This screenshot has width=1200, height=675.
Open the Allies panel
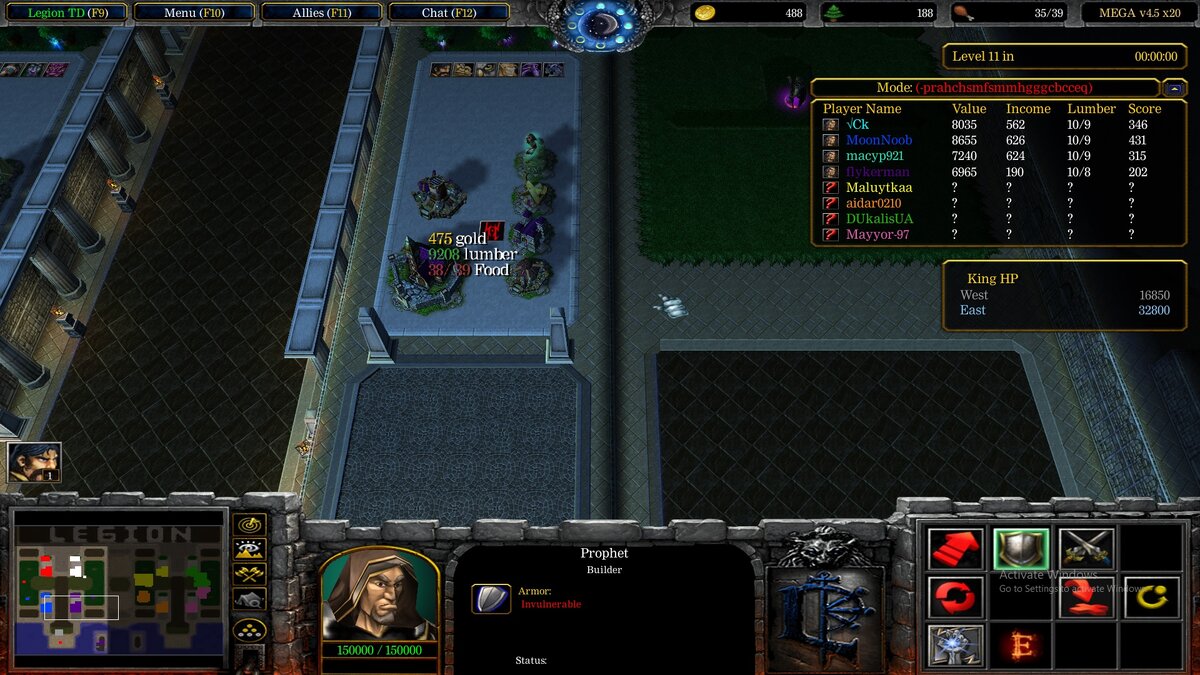[x=321, y=13]
